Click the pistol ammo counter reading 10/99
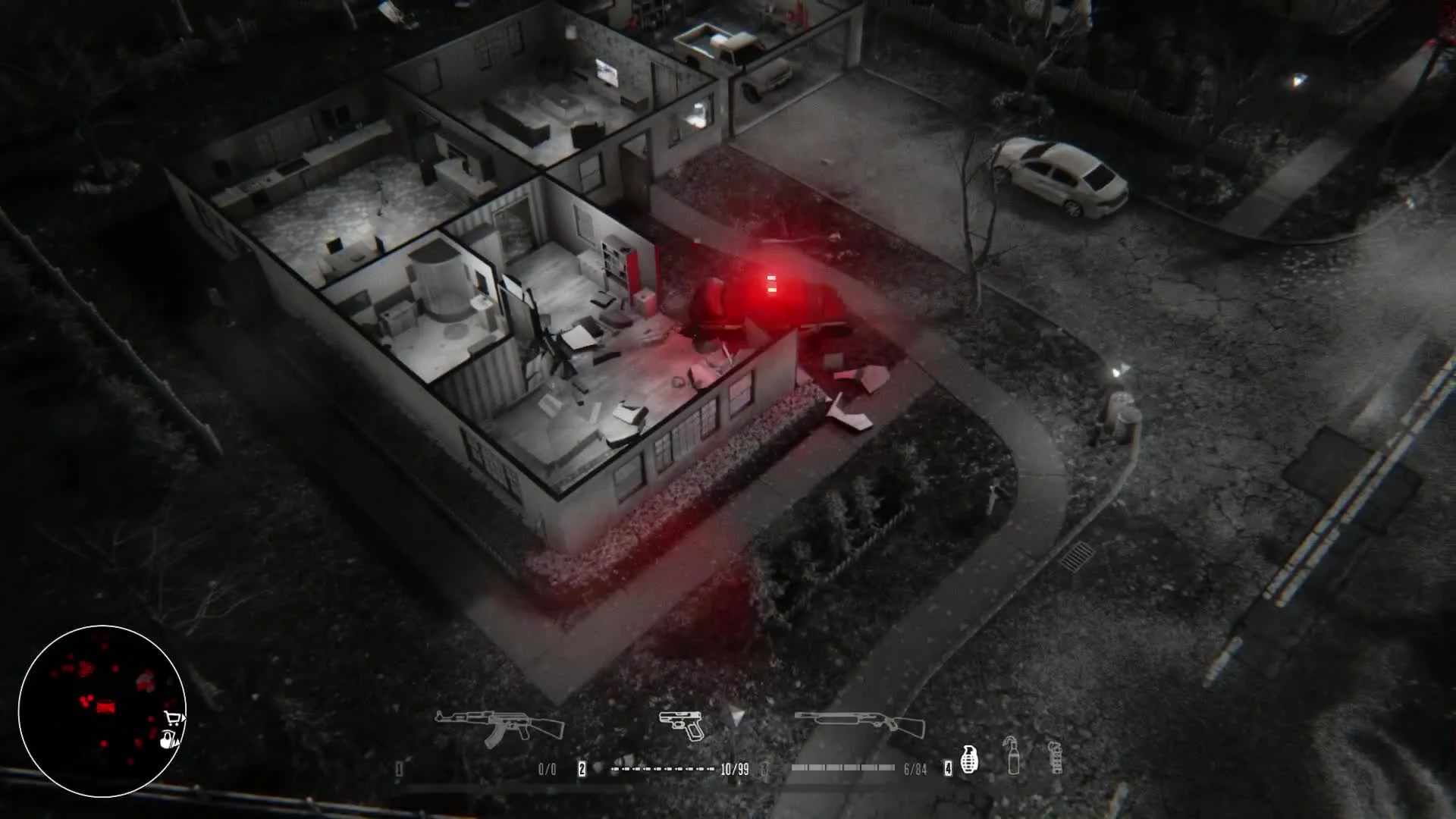 pyautogui.click(x=733, y=767)
